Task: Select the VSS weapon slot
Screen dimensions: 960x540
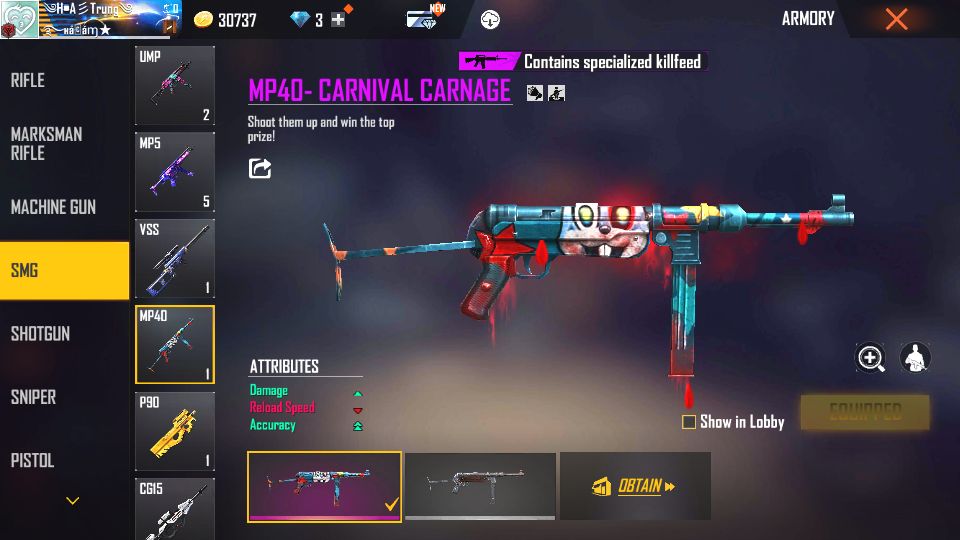Action: (175, 259)
